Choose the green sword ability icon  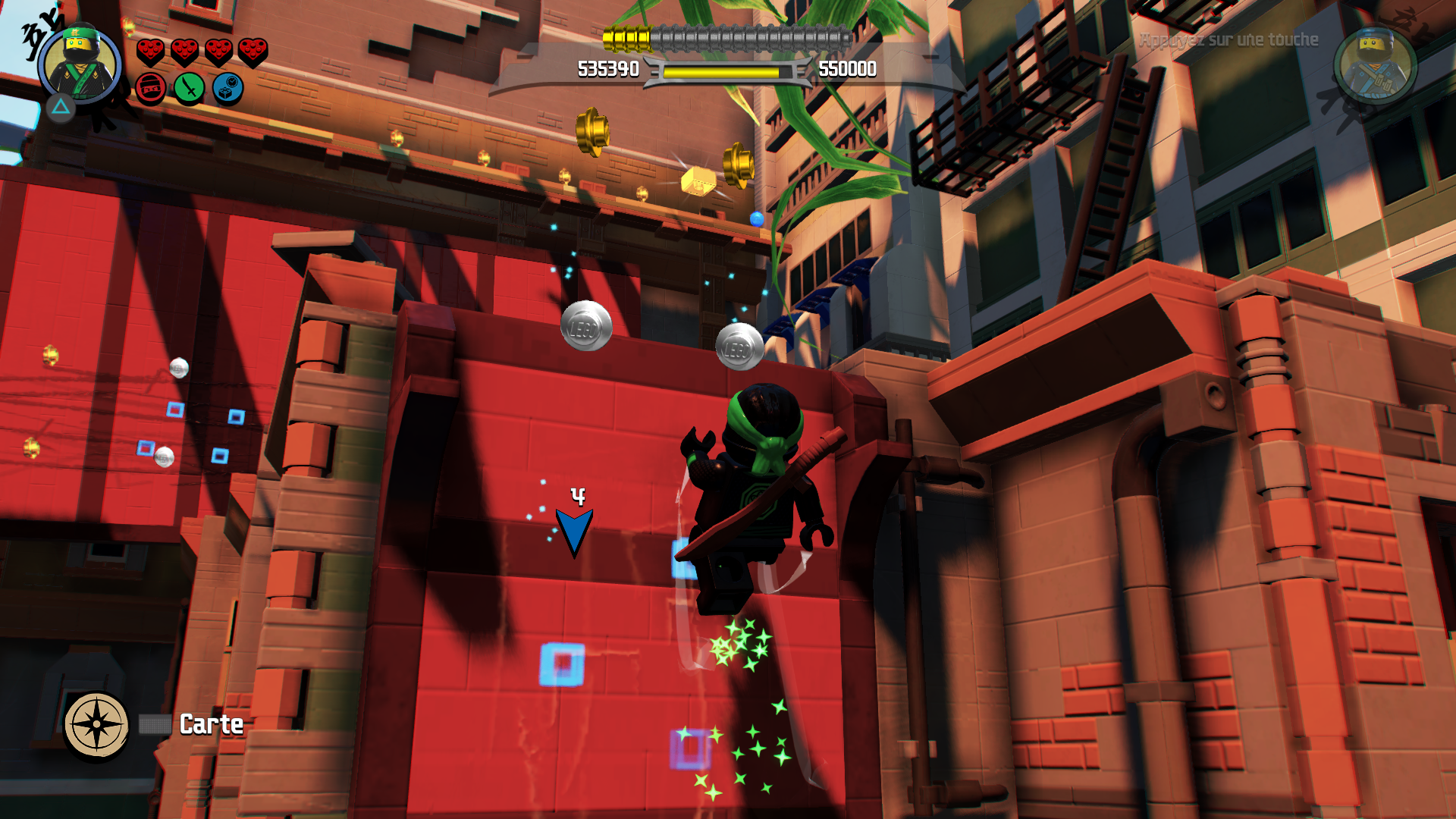190,89
